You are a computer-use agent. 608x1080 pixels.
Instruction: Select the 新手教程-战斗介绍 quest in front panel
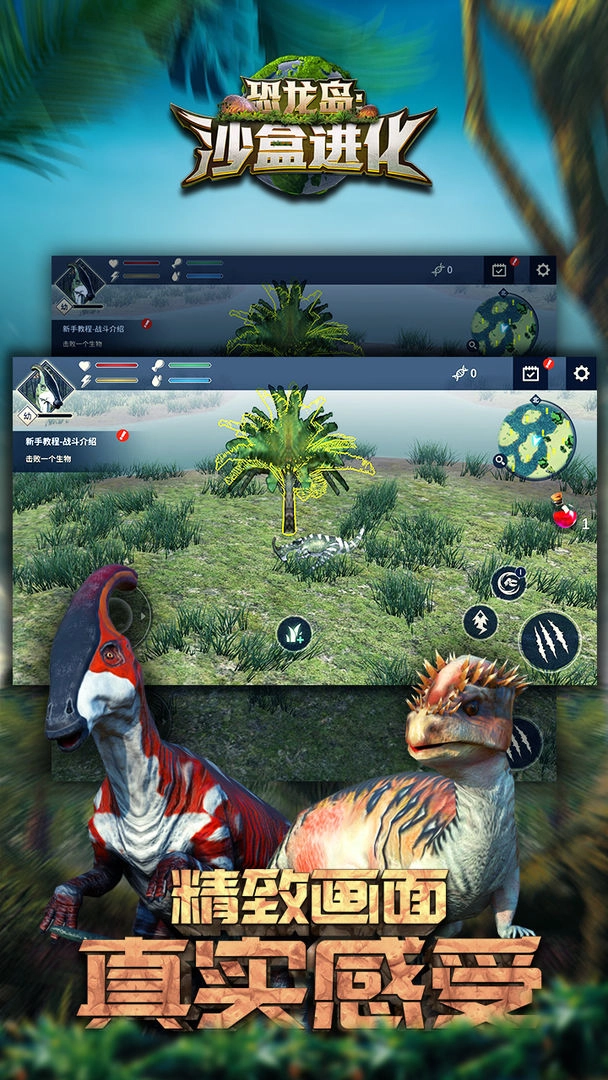[62, 441]
